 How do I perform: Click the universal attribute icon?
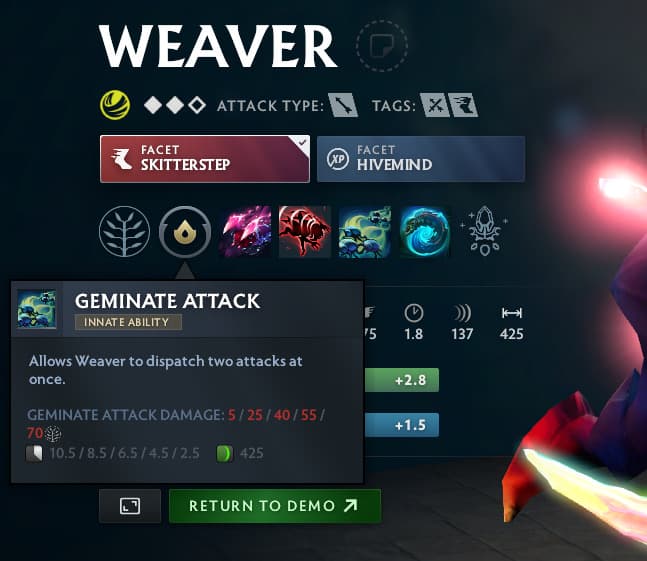[x=113, y=104]
